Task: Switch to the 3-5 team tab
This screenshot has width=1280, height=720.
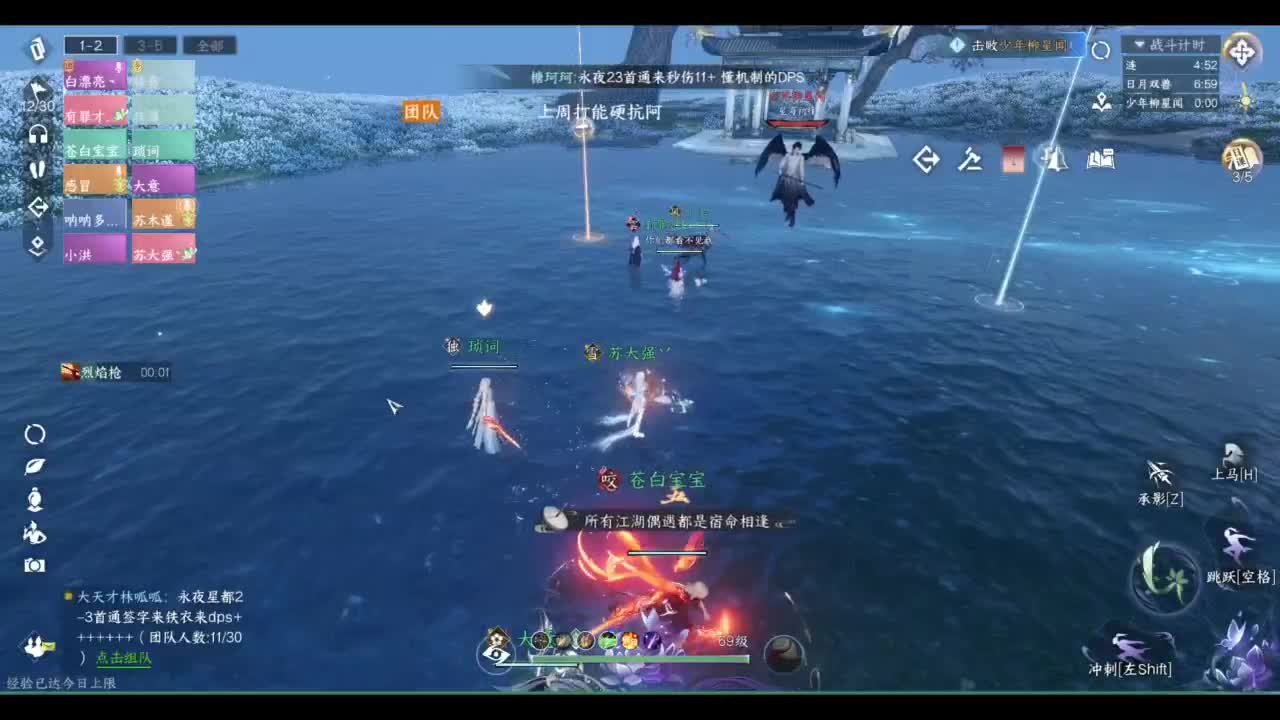Action: 151,45
